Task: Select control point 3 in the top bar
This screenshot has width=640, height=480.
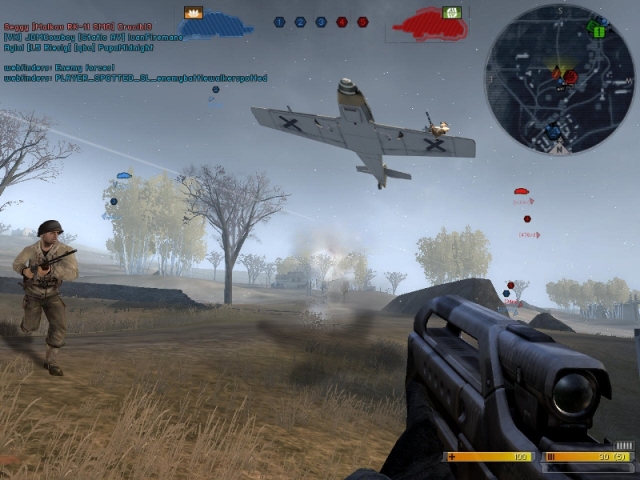Action: coord(321,21)
